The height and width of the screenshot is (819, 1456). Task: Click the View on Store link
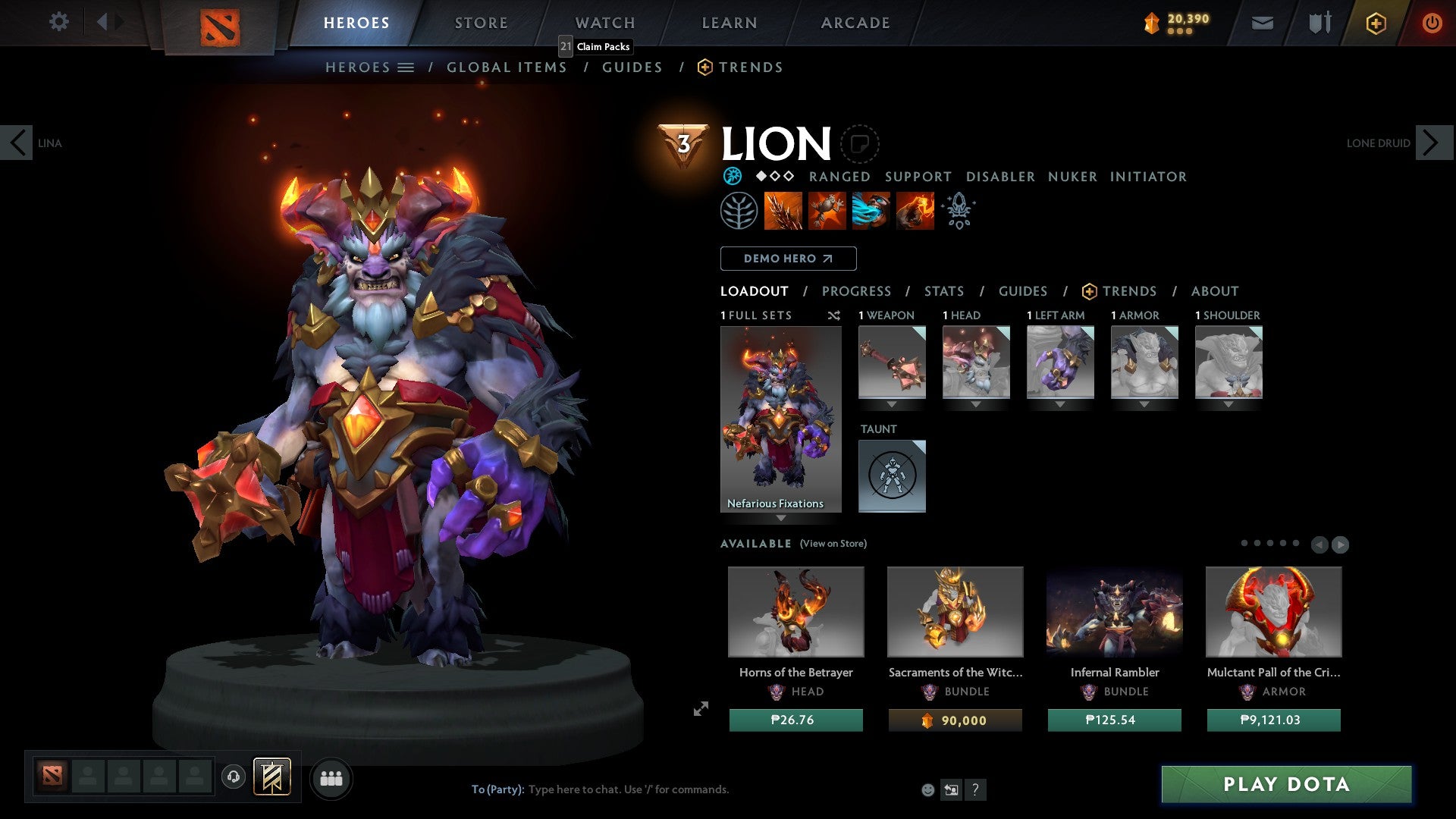point(832,544)
